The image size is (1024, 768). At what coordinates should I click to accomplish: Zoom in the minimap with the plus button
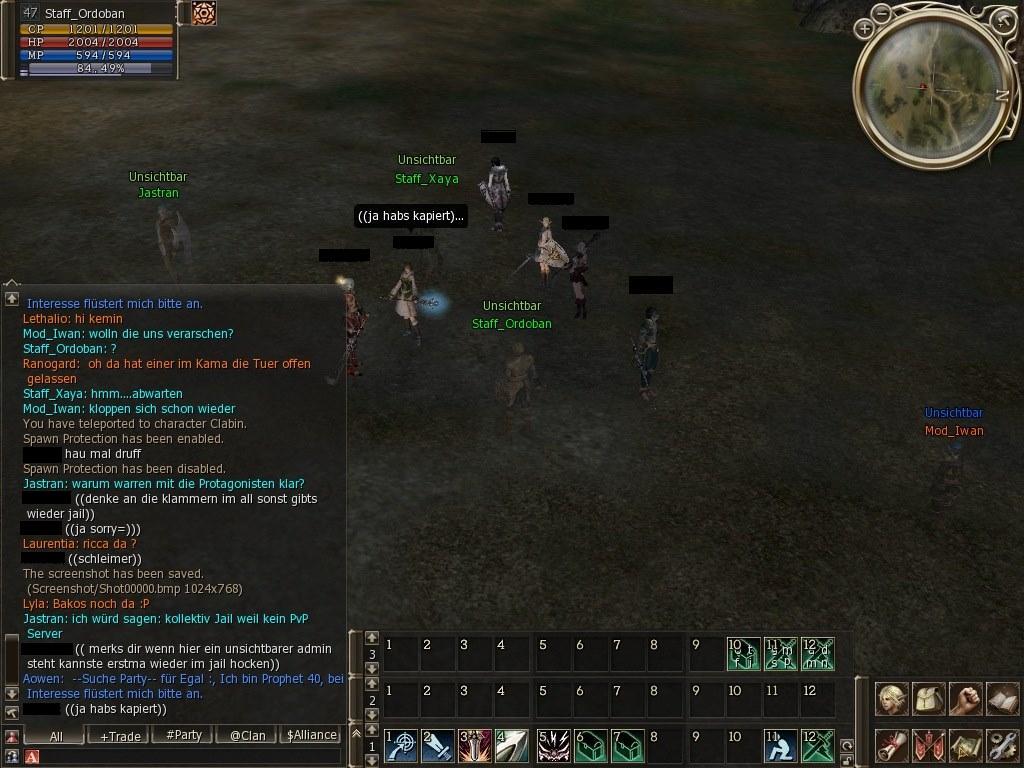coord(864,30)
